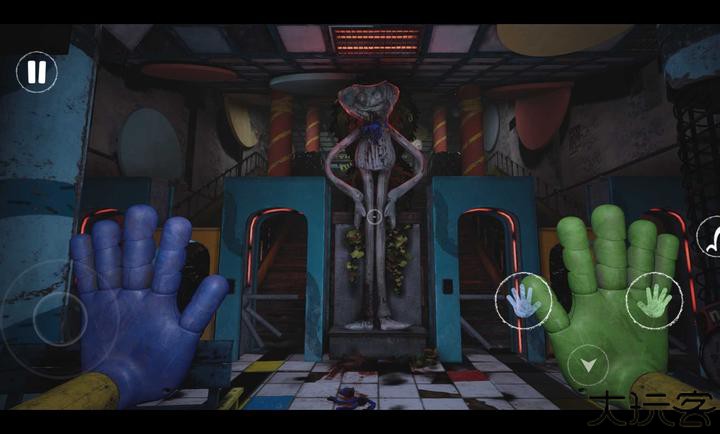Tap the down-arrow crouch button

click(x=588, y=364)
